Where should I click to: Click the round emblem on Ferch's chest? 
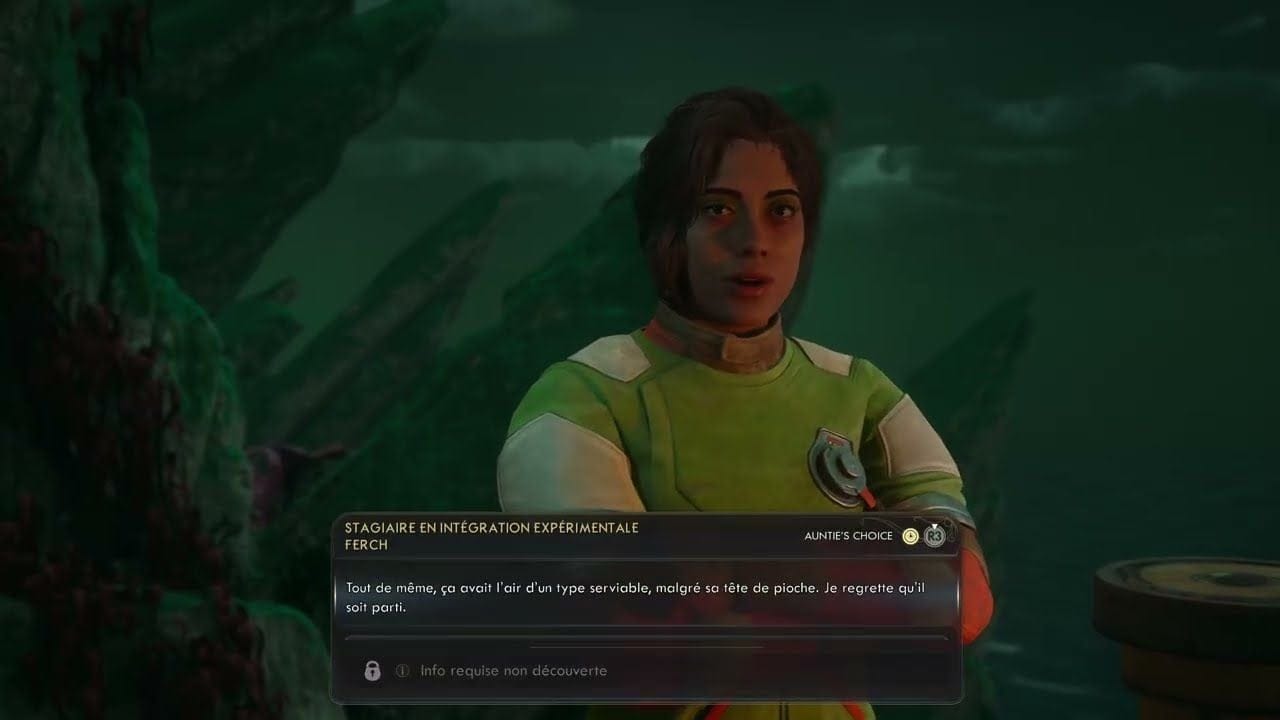(838, 466)
